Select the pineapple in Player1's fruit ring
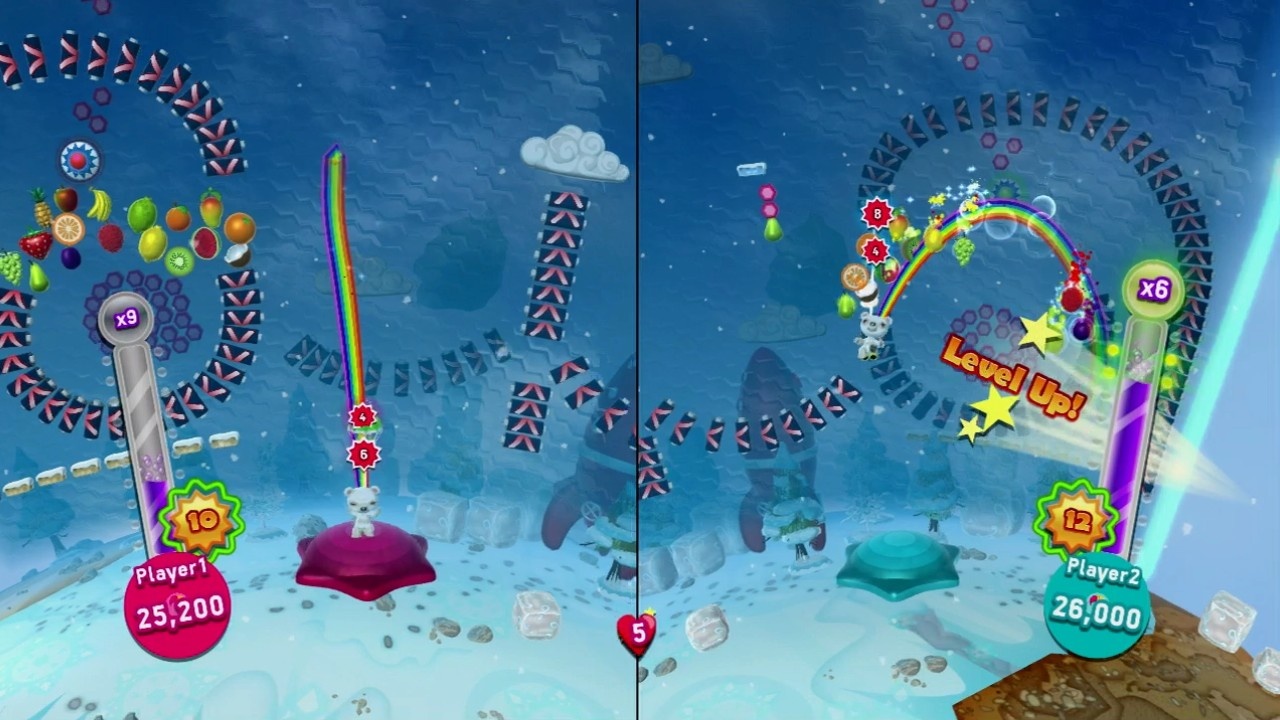The width and height of the screenshot is (1280, 720). pyautogui.click(x=40, y=211)
